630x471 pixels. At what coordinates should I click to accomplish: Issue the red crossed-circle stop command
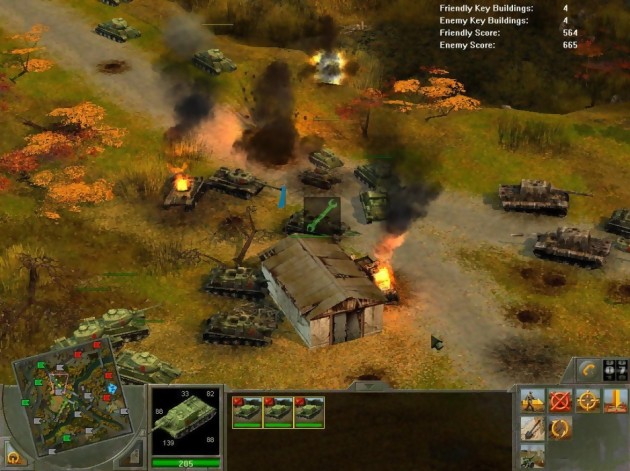[x=560, y=402]
